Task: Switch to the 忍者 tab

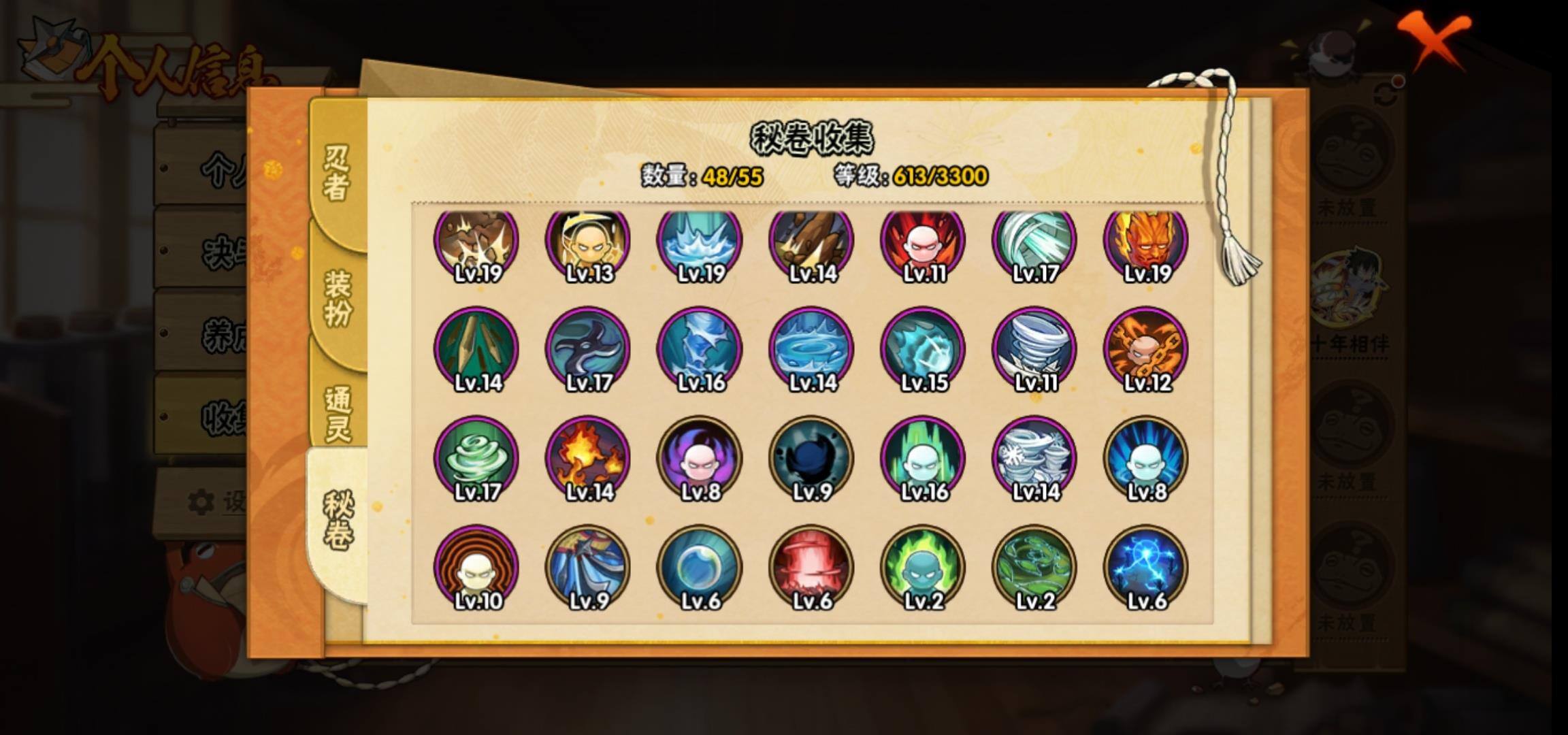Action: [x=336, y=173]
